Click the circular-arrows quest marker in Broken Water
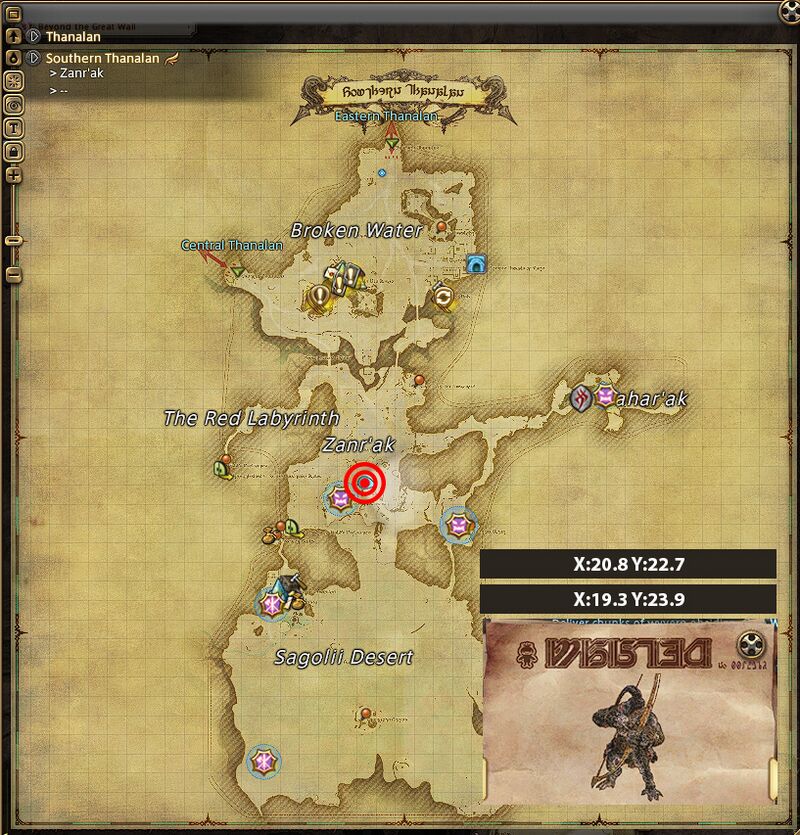The height and width of the screenshot is (835, 800). coord(443,297)
